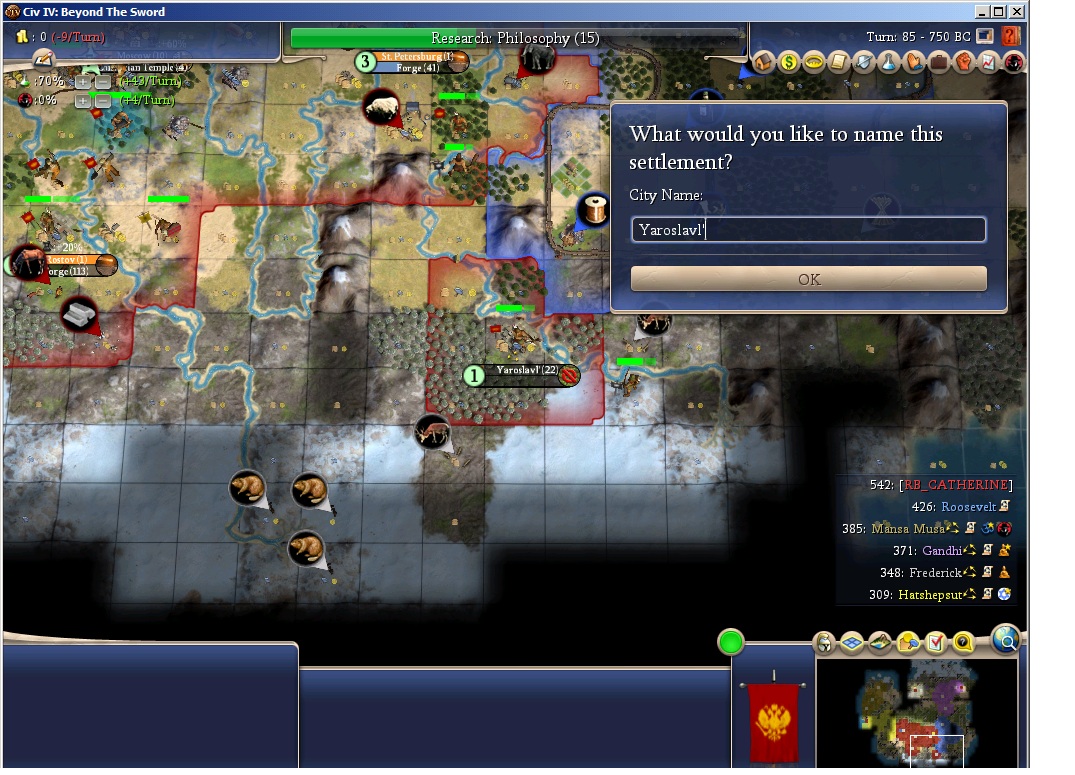Open the Corporation Advisor briefcase icon
This screenshot has height=775, width=1075.
point(939,63)
